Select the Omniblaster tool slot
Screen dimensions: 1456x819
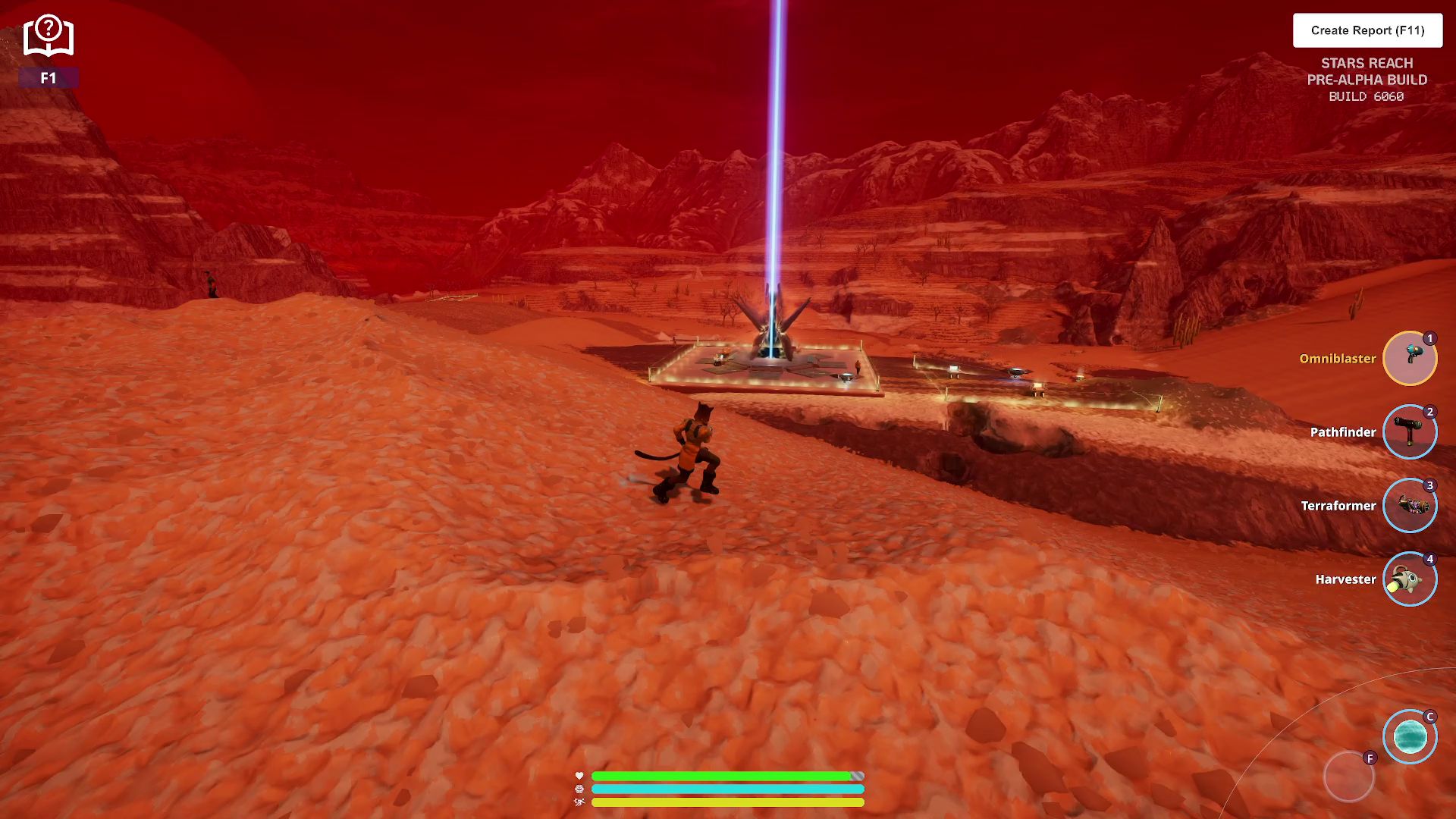(x=1409, y=358)
